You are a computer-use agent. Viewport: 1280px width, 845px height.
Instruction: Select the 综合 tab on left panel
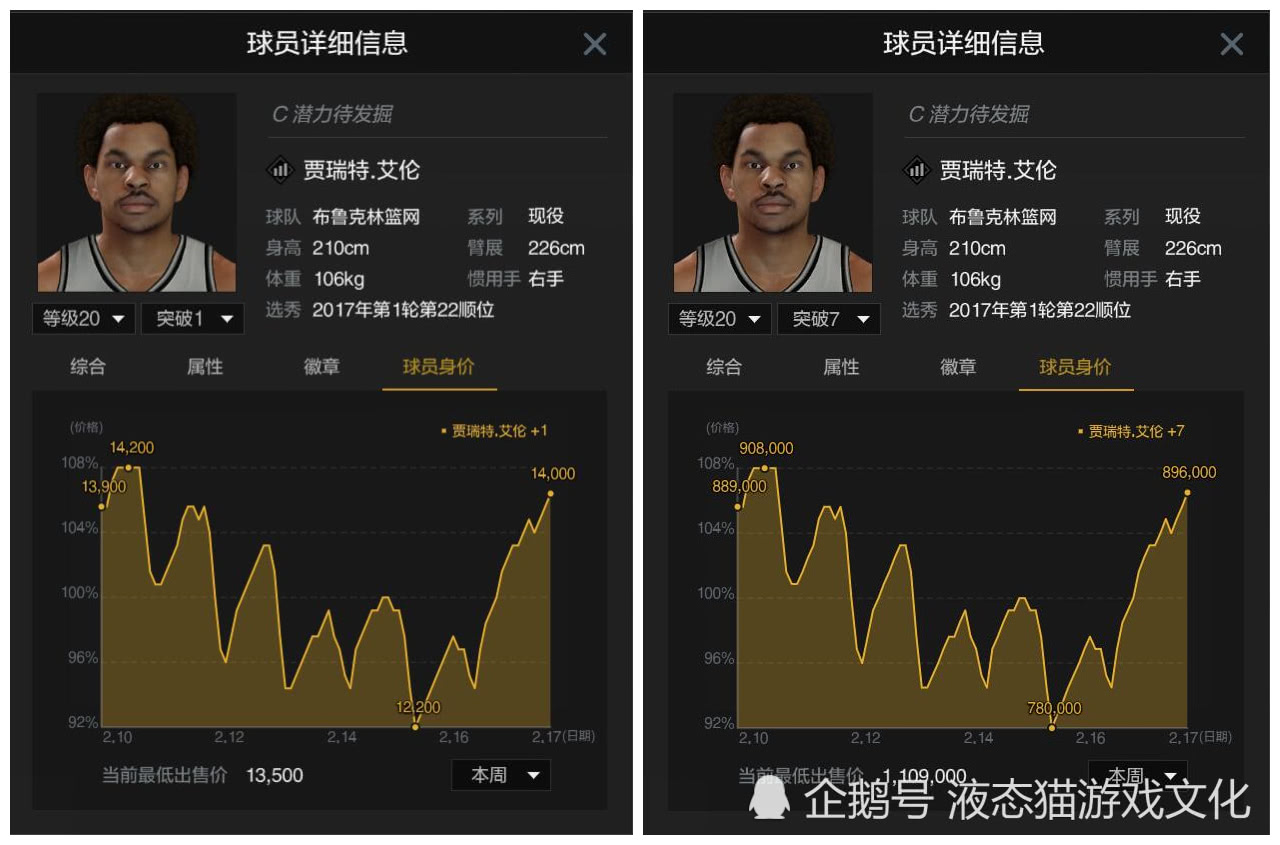click(87, 367)
